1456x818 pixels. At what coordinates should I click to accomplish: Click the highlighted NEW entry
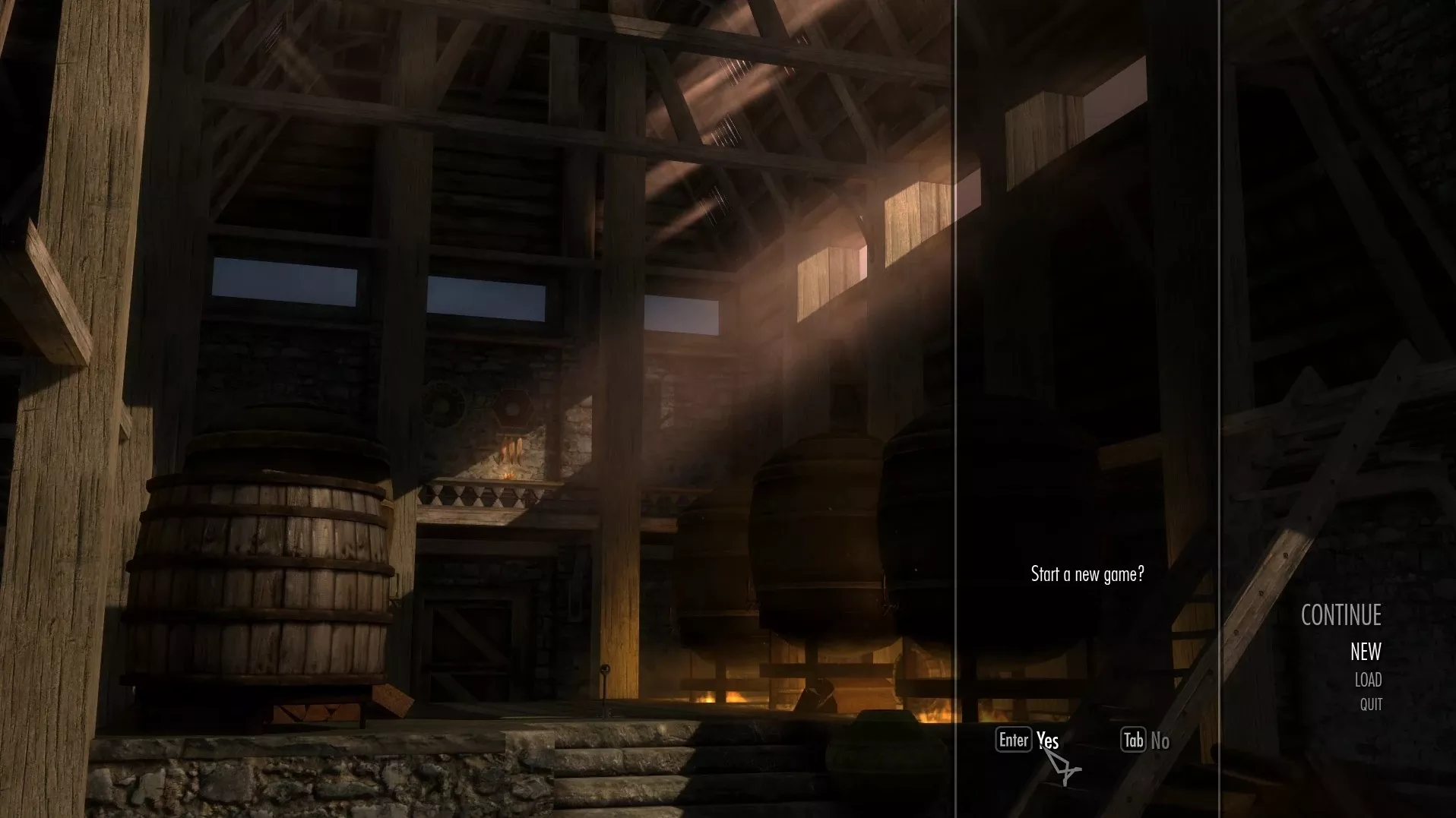click(1364, 652)
